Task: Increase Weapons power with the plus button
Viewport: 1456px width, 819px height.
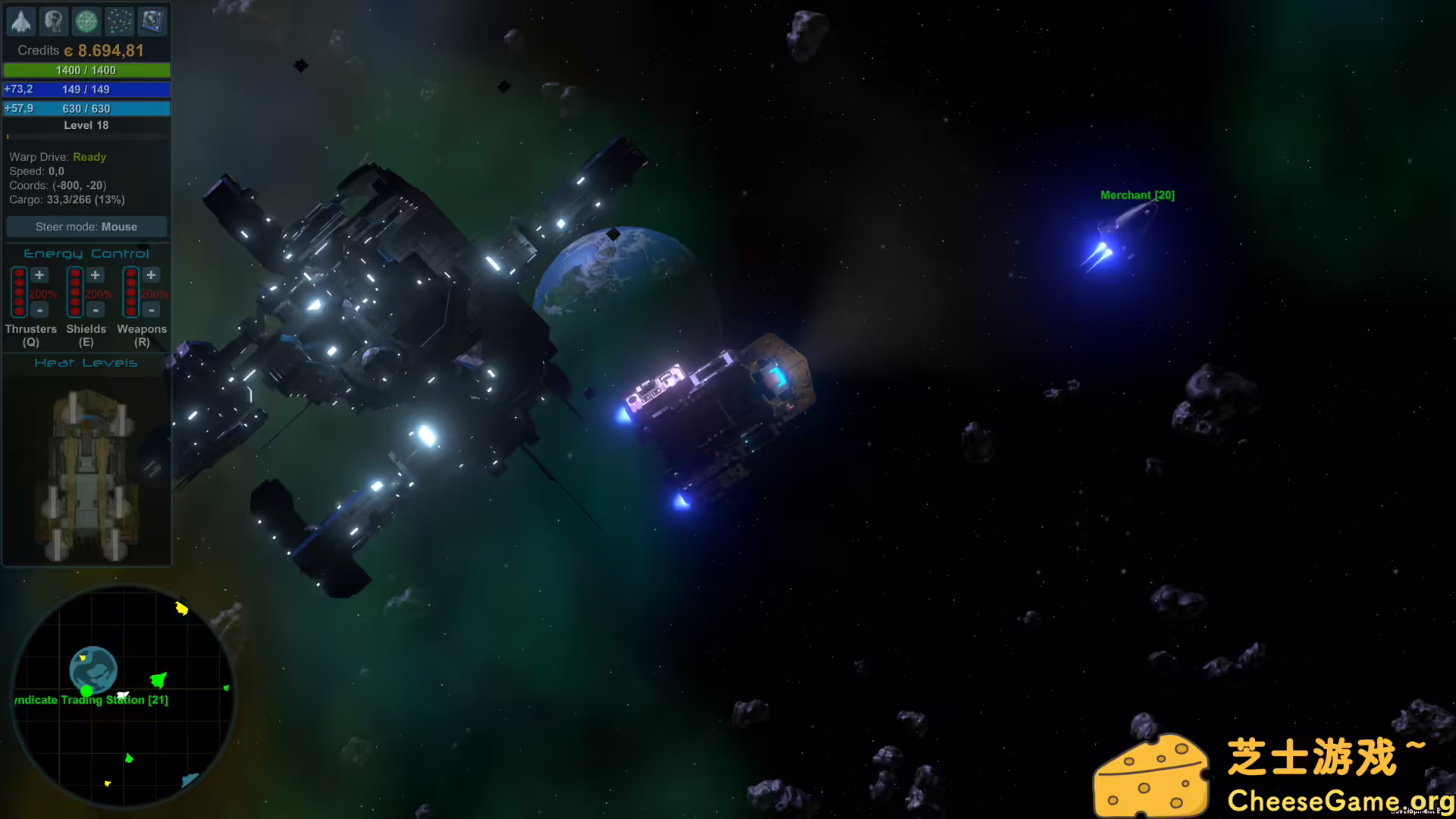Action: [151, 275]
